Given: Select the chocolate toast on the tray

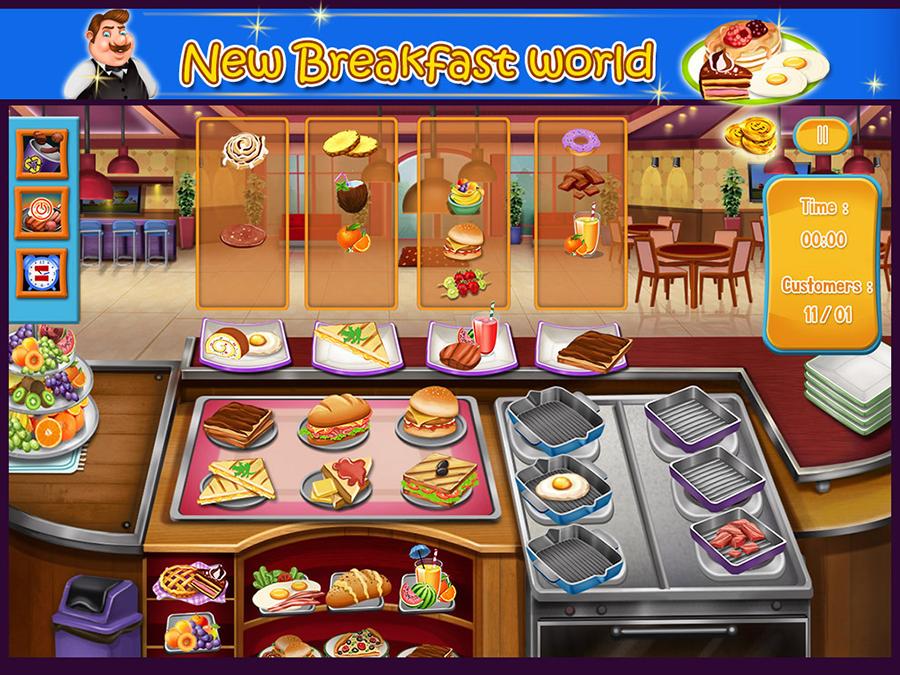Looking at the screenshot, I should (x=238, y=422).
